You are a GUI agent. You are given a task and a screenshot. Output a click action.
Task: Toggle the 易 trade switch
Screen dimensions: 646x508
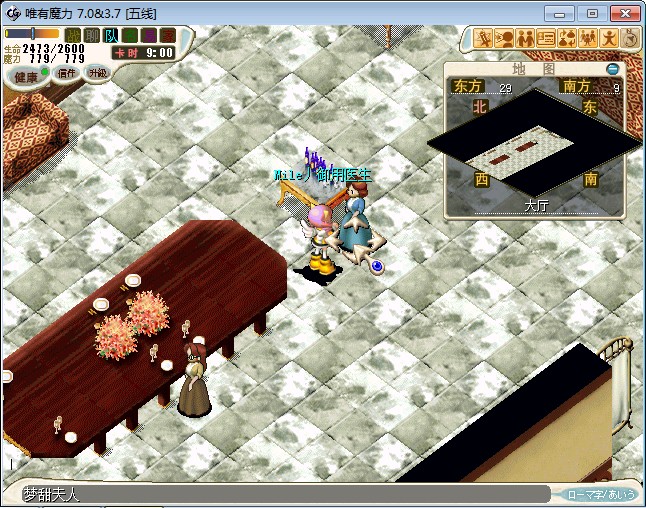[x=149, y=36]
